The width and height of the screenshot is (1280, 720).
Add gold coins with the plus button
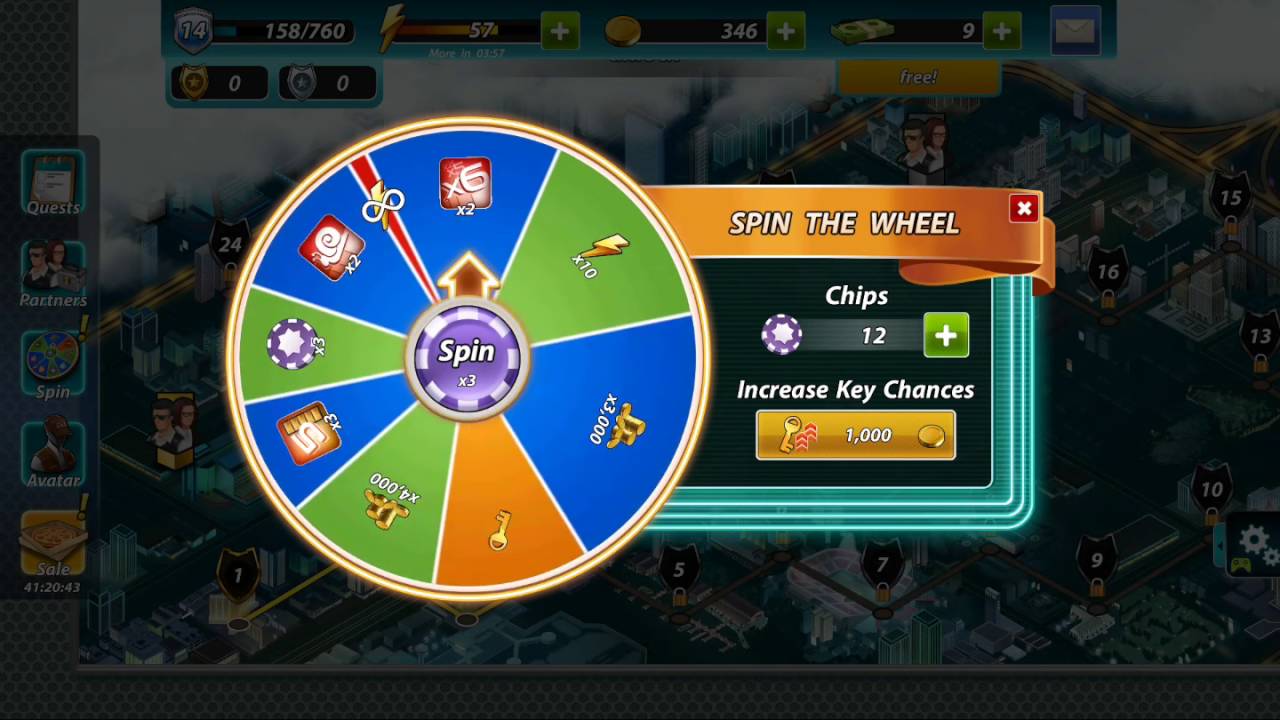(785, 31)
